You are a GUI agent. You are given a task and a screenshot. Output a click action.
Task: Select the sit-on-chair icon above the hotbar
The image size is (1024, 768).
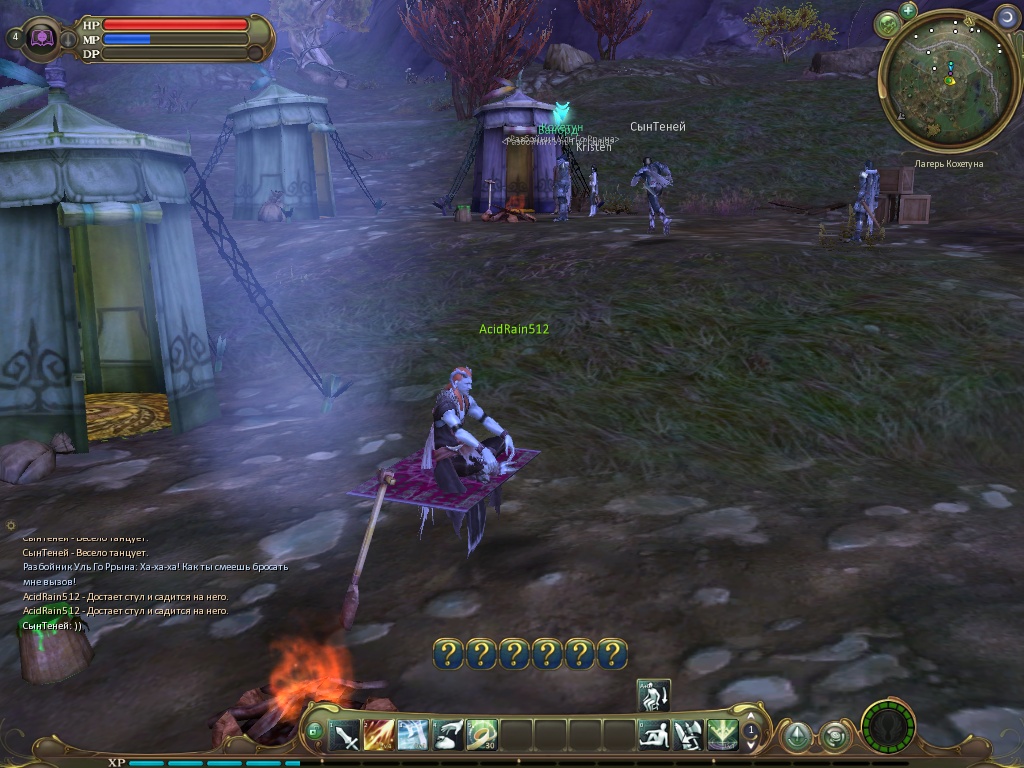point(653,695)
